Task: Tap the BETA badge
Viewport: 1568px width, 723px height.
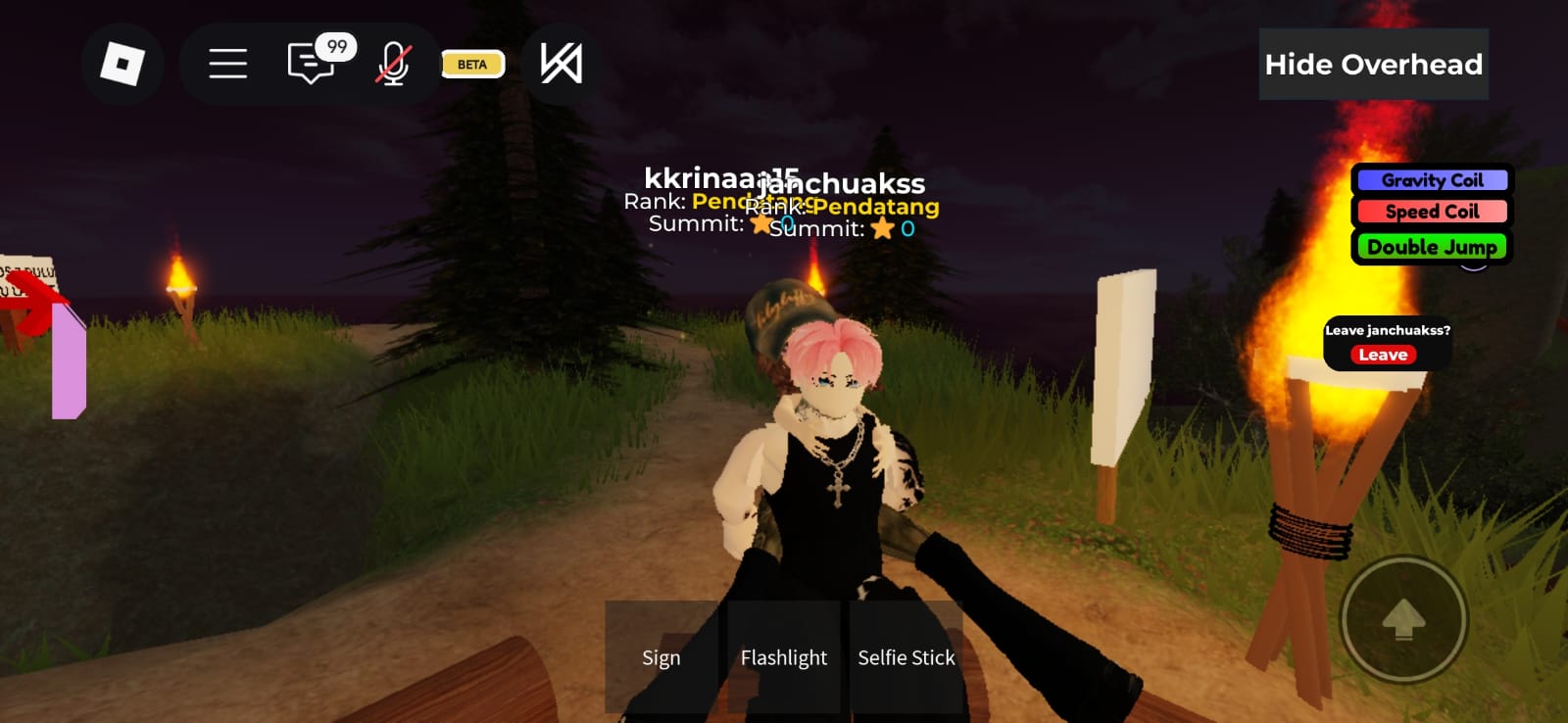Action: [x=471, y=64]
